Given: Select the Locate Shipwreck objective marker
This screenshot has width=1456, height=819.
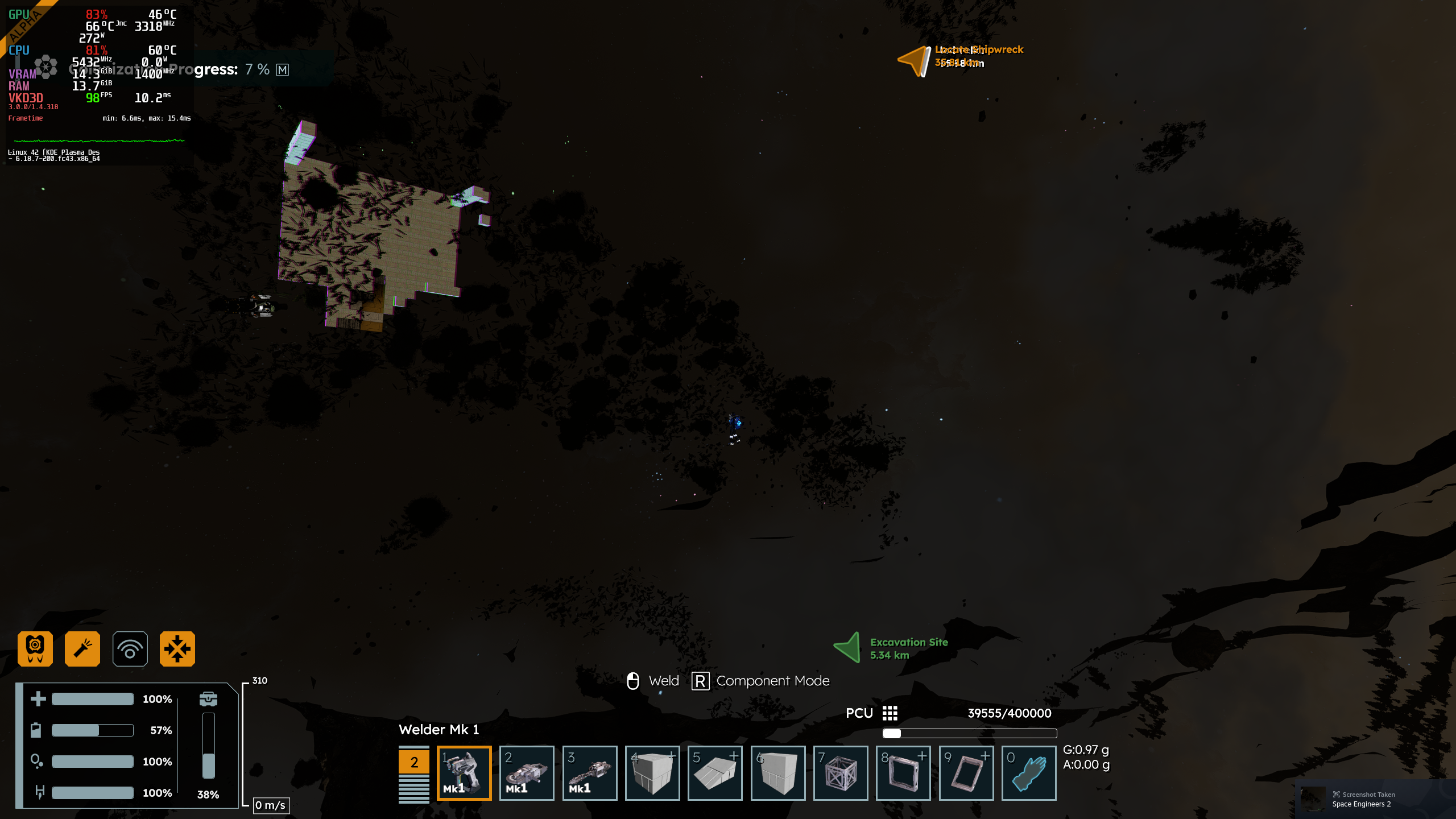Looking at the screenshot, I should point(915,60).
